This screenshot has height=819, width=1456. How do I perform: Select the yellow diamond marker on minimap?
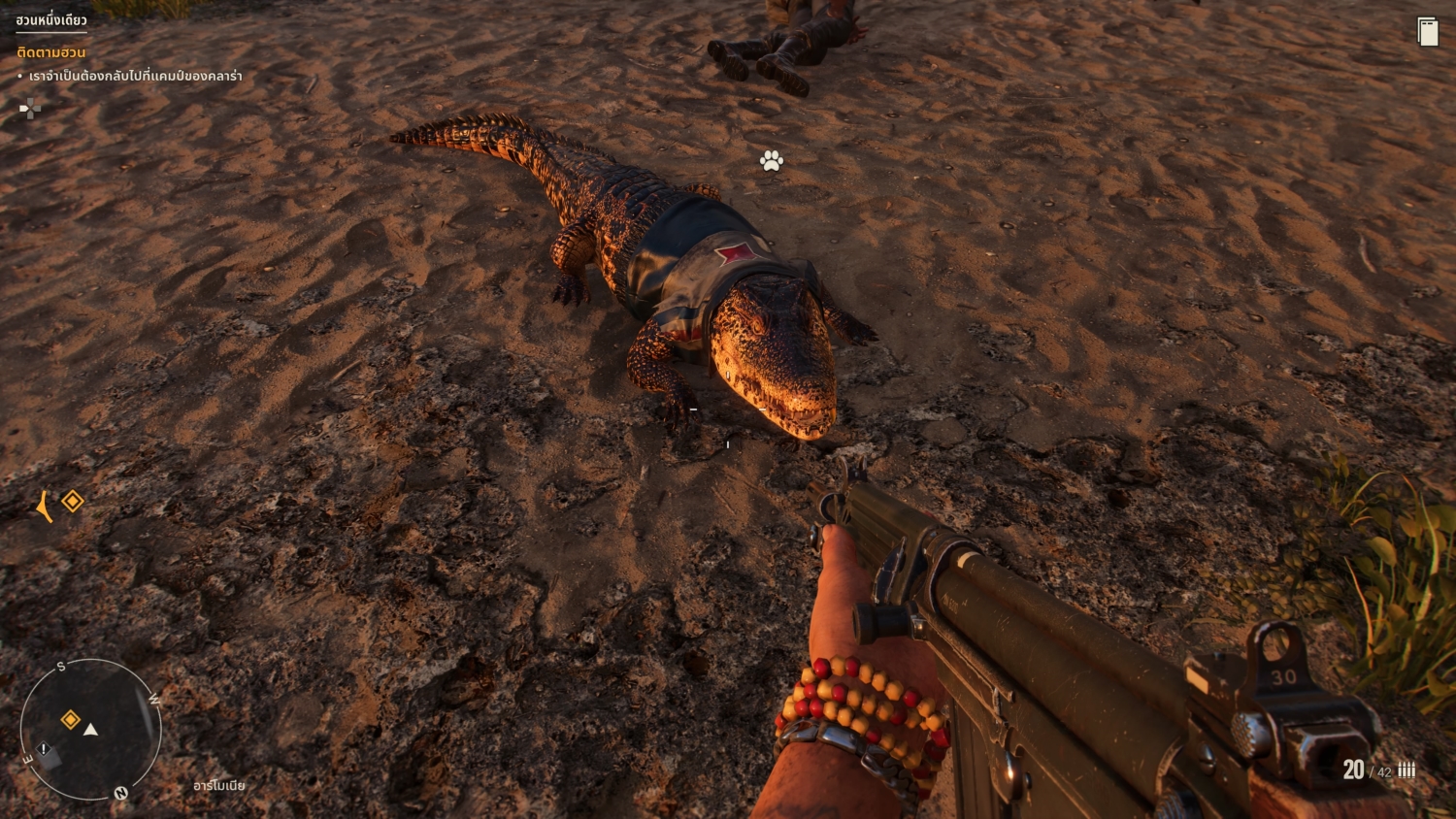(x=71, y=719)
